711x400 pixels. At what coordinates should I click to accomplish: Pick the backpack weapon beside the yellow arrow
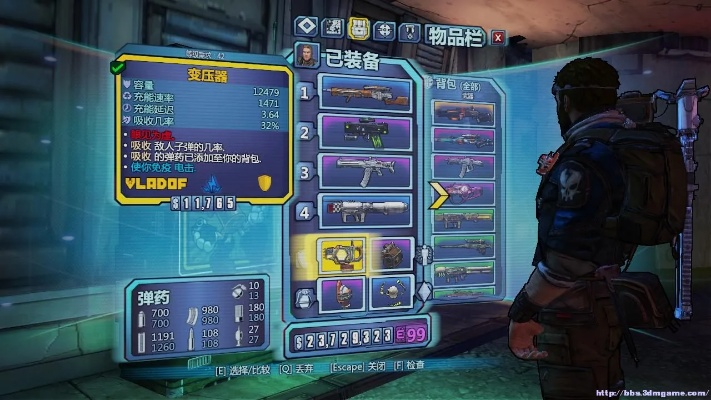coord(464,192)
